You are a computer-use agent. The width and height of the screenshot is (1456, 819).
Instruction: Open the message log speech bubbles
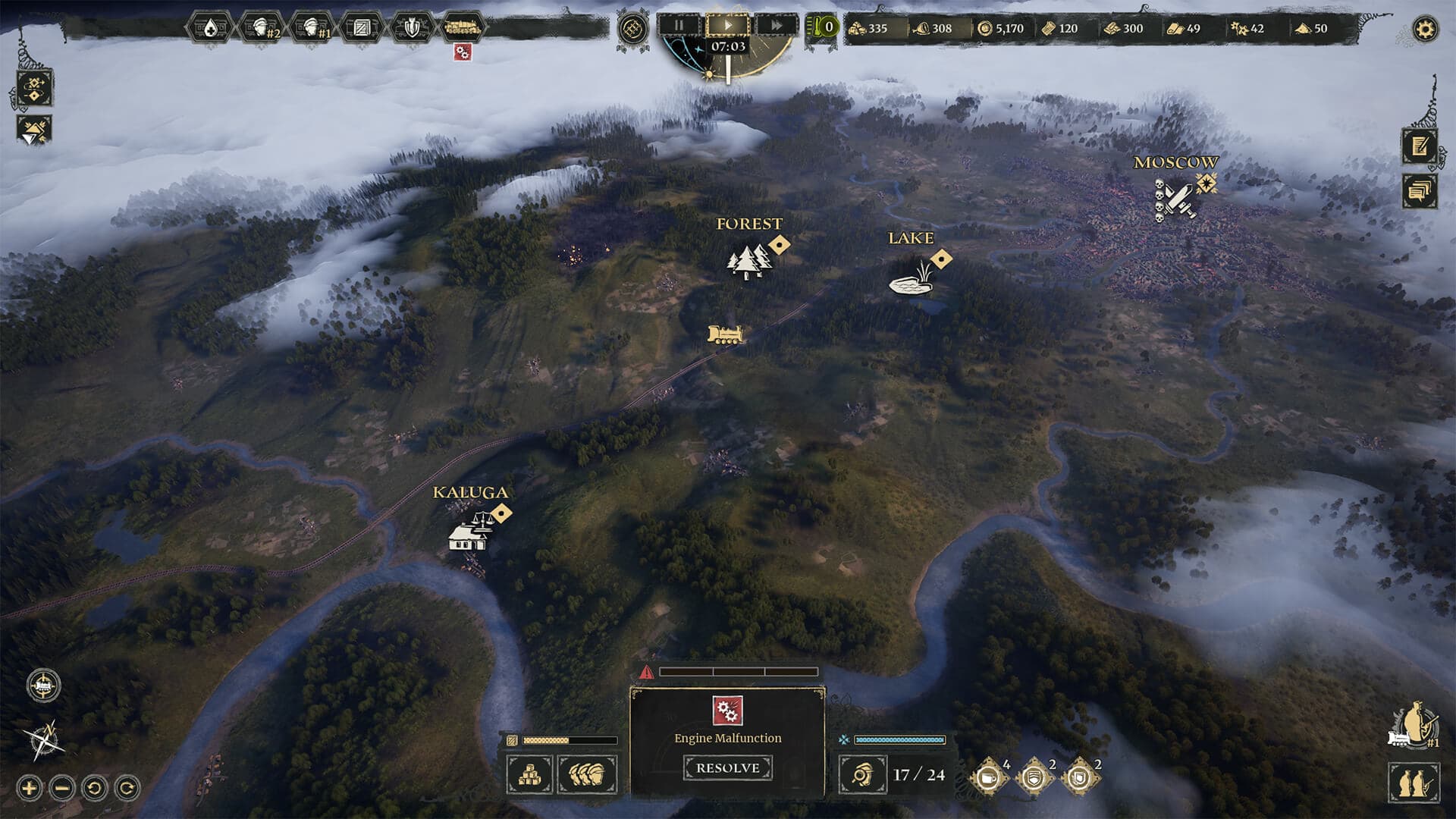click(1419, 190)
